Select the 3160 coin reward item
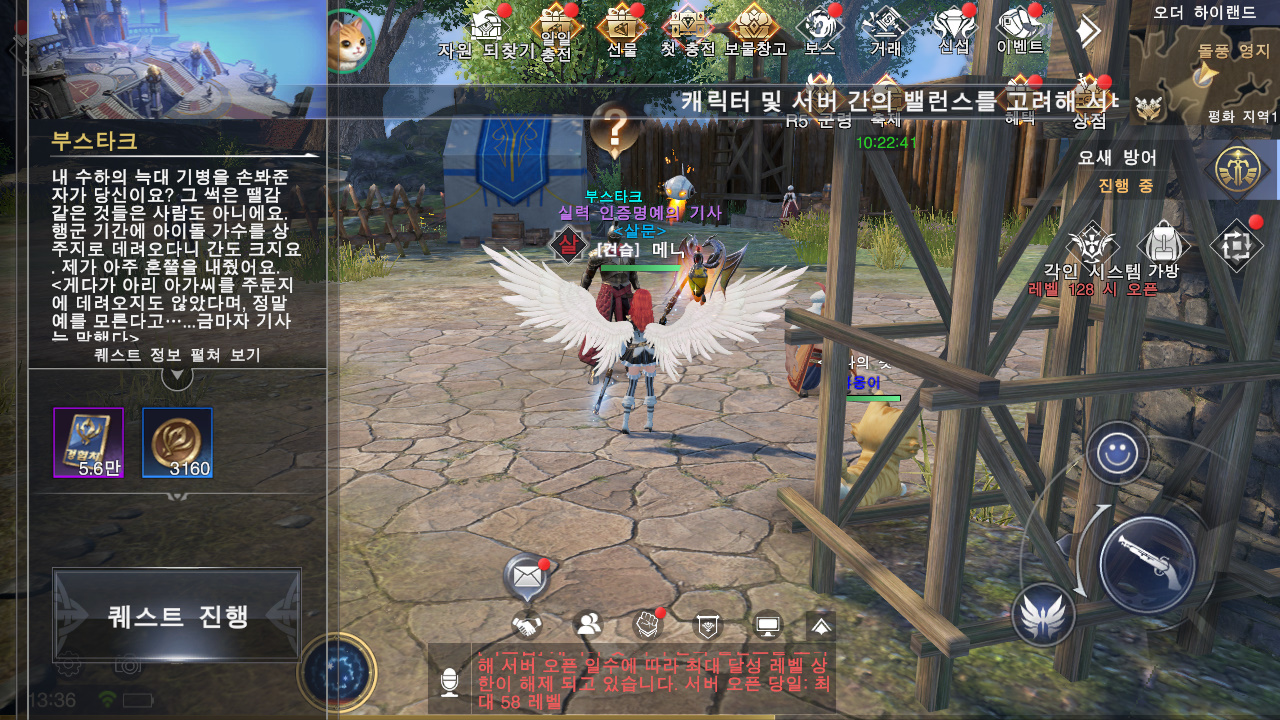The width and height of the screenshot is (1280, 720). pos(177,442)
